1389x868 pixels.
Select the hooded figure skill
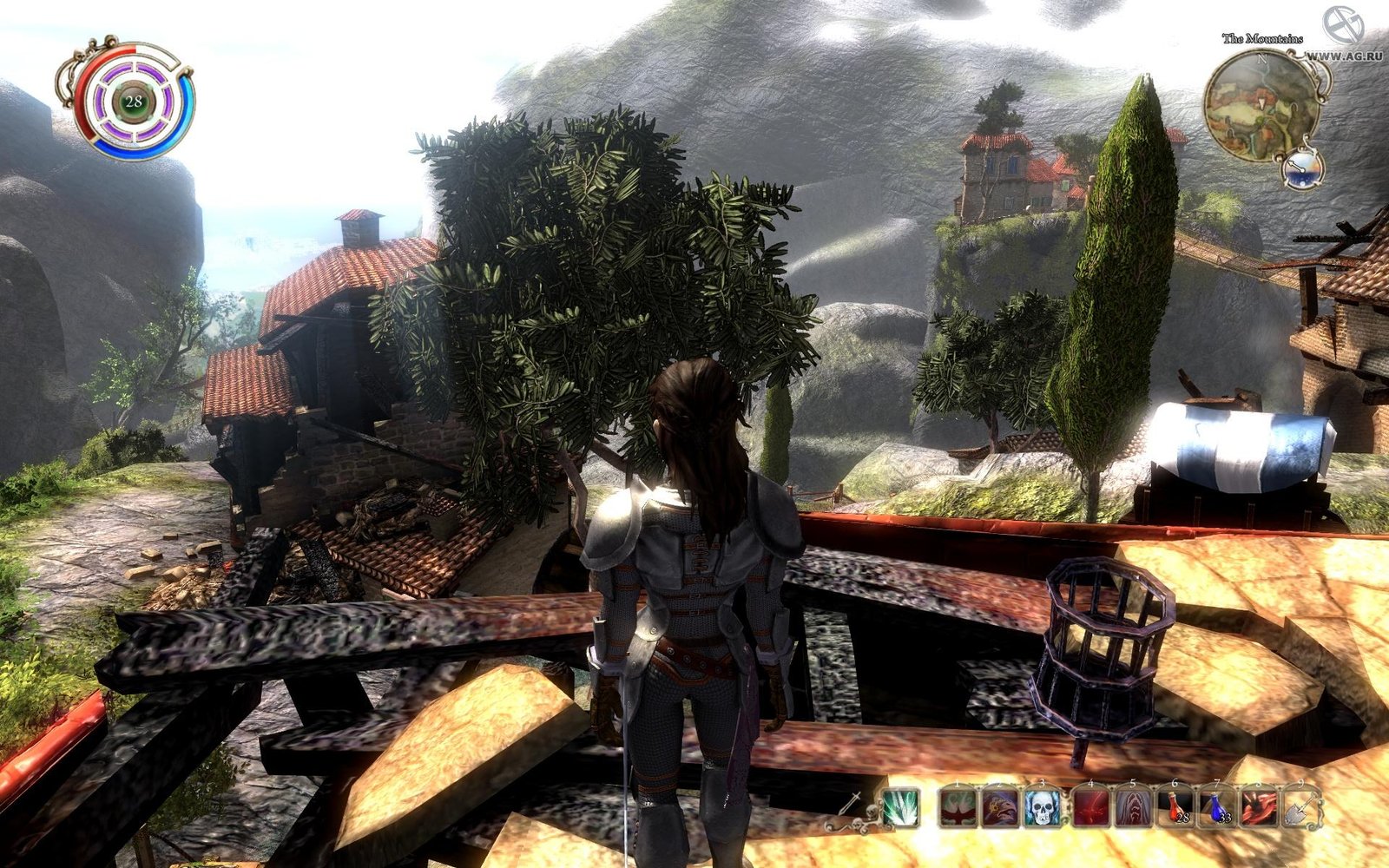pyautogui.click(x=1133, y=808)
